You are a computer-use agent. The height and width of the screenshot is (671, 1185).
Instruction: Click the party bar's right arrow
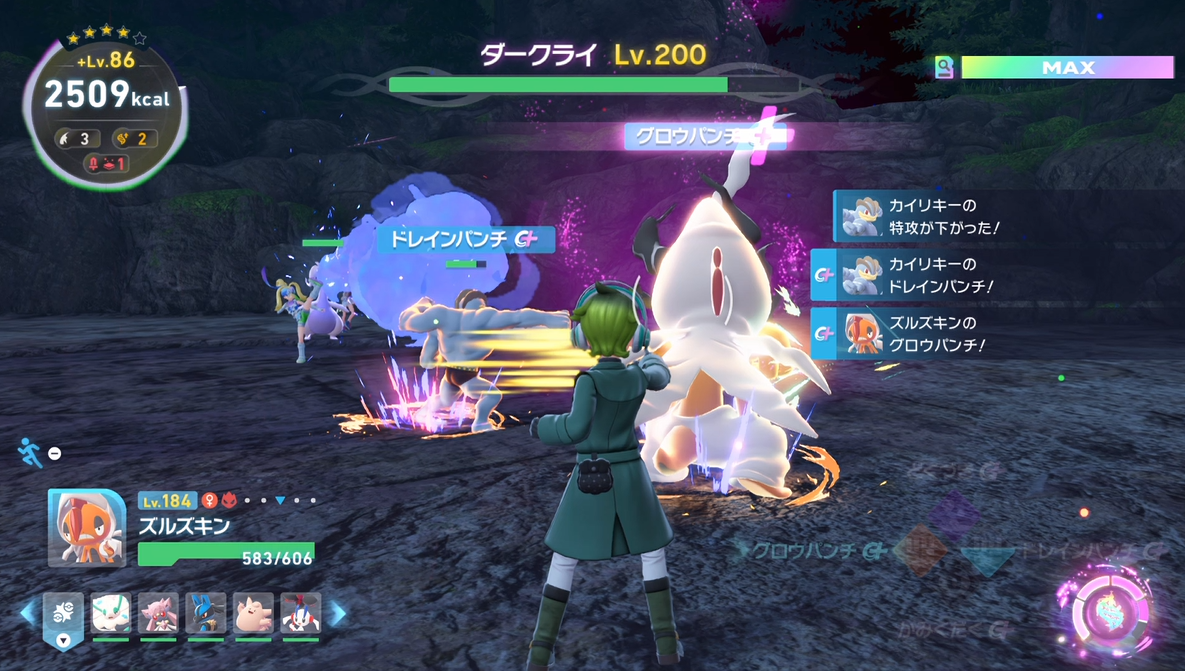coord(338,613)
